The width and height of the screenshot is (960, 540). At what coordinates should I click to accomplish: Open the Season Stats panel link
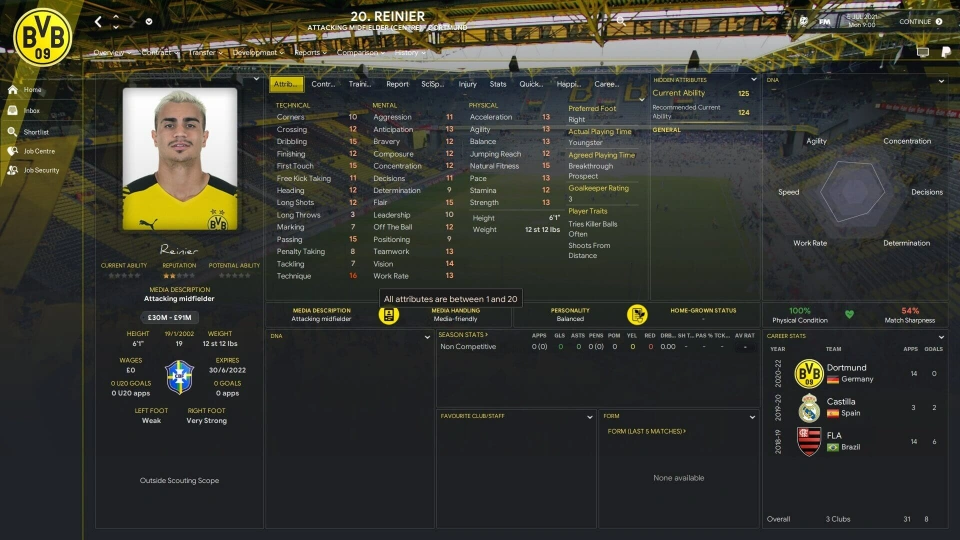(x=462, y=334)
